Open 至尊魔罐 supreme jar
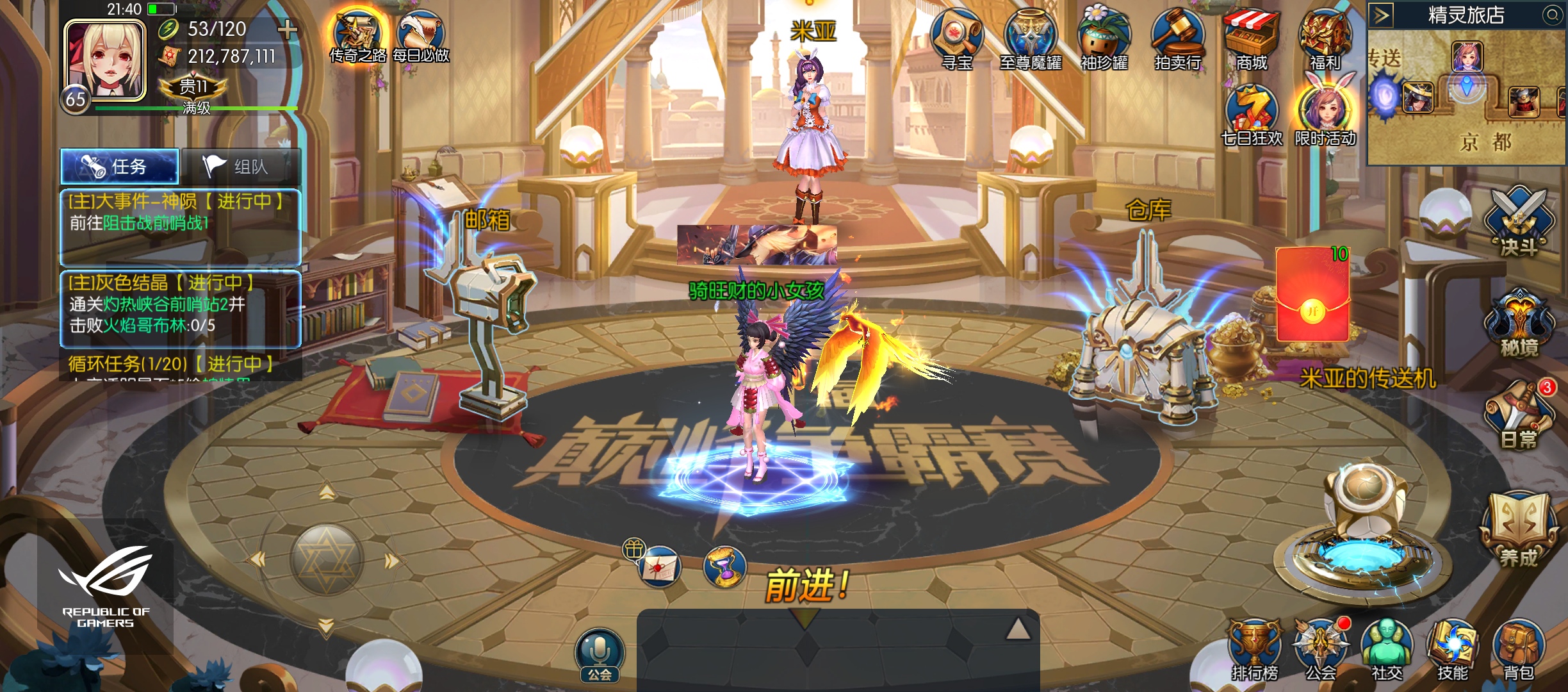 click(x=1030, y=38)
